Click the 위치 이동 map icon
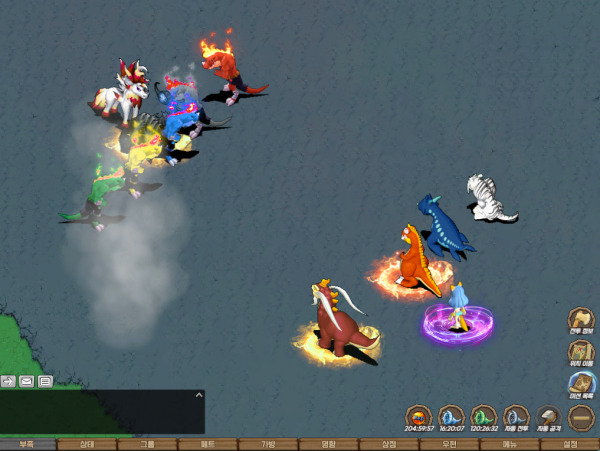The height and width of the screenshot is (451, 600). [x=582, y=352]
